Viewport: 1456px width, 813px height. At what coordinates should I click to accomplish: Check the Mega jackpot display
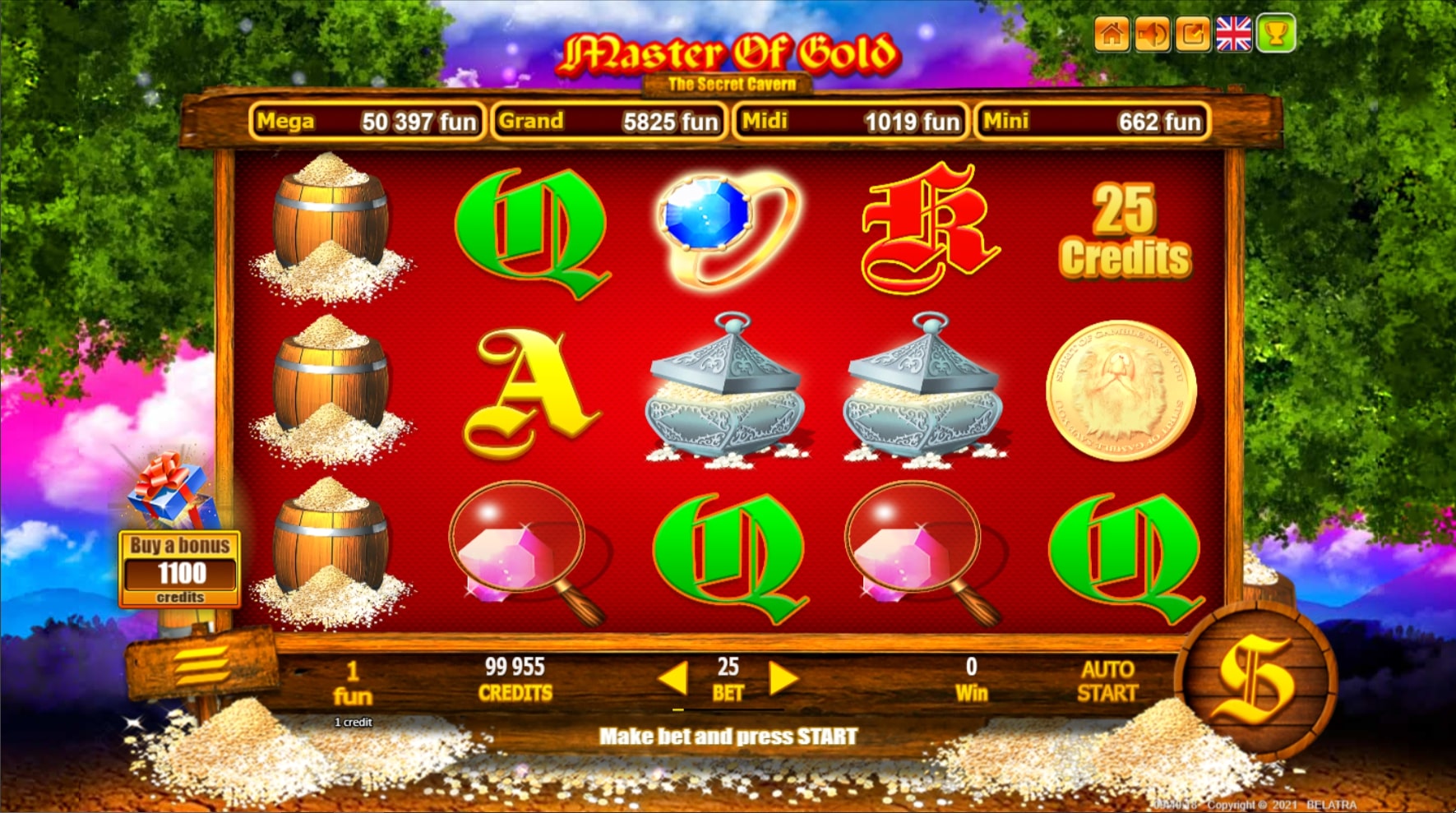(367, 122)
